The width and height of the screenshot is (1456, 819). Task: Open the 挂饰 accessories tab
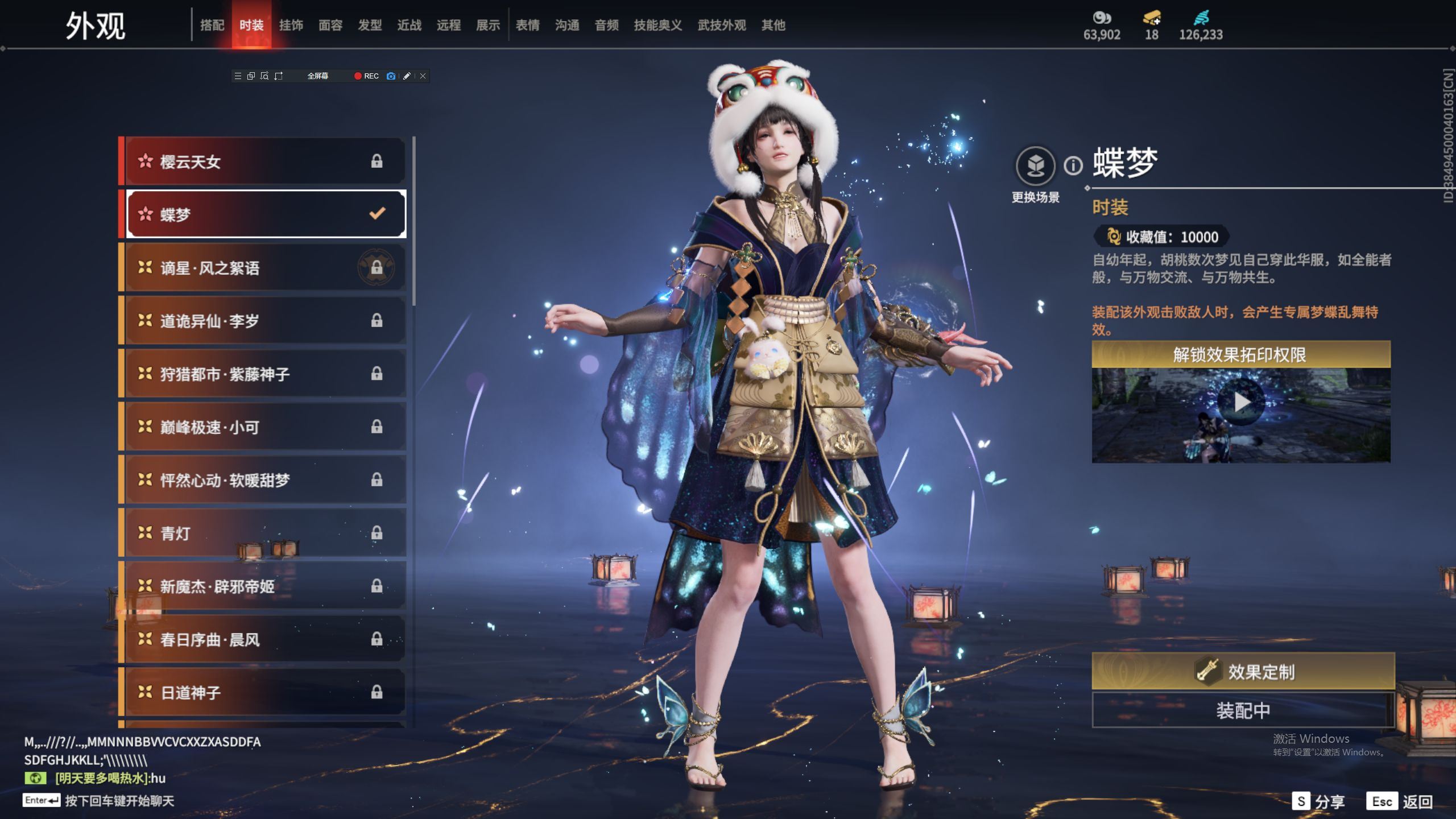(291, 25)
